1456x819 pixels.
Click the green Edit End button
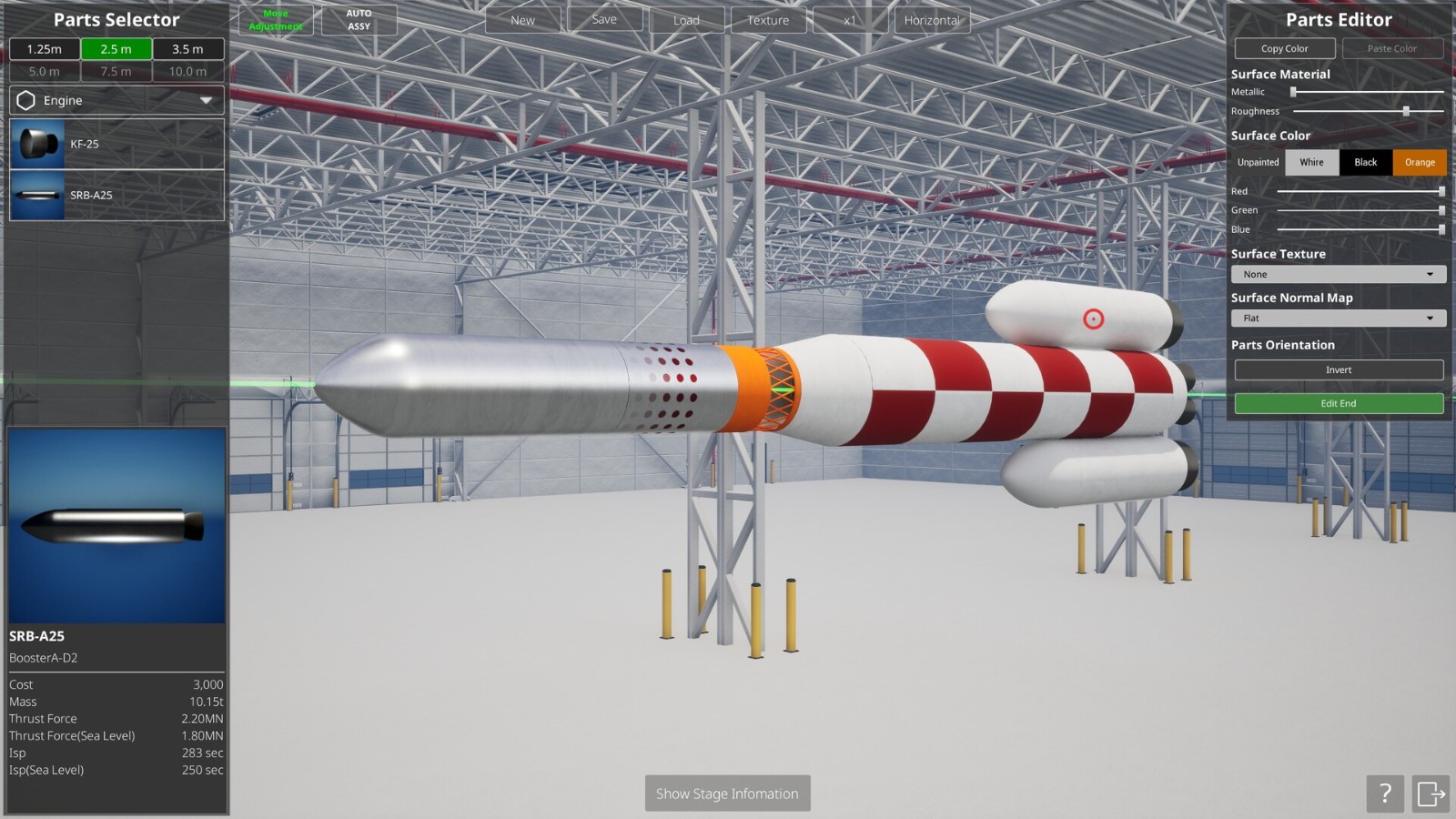click(x=1338, y=403)
